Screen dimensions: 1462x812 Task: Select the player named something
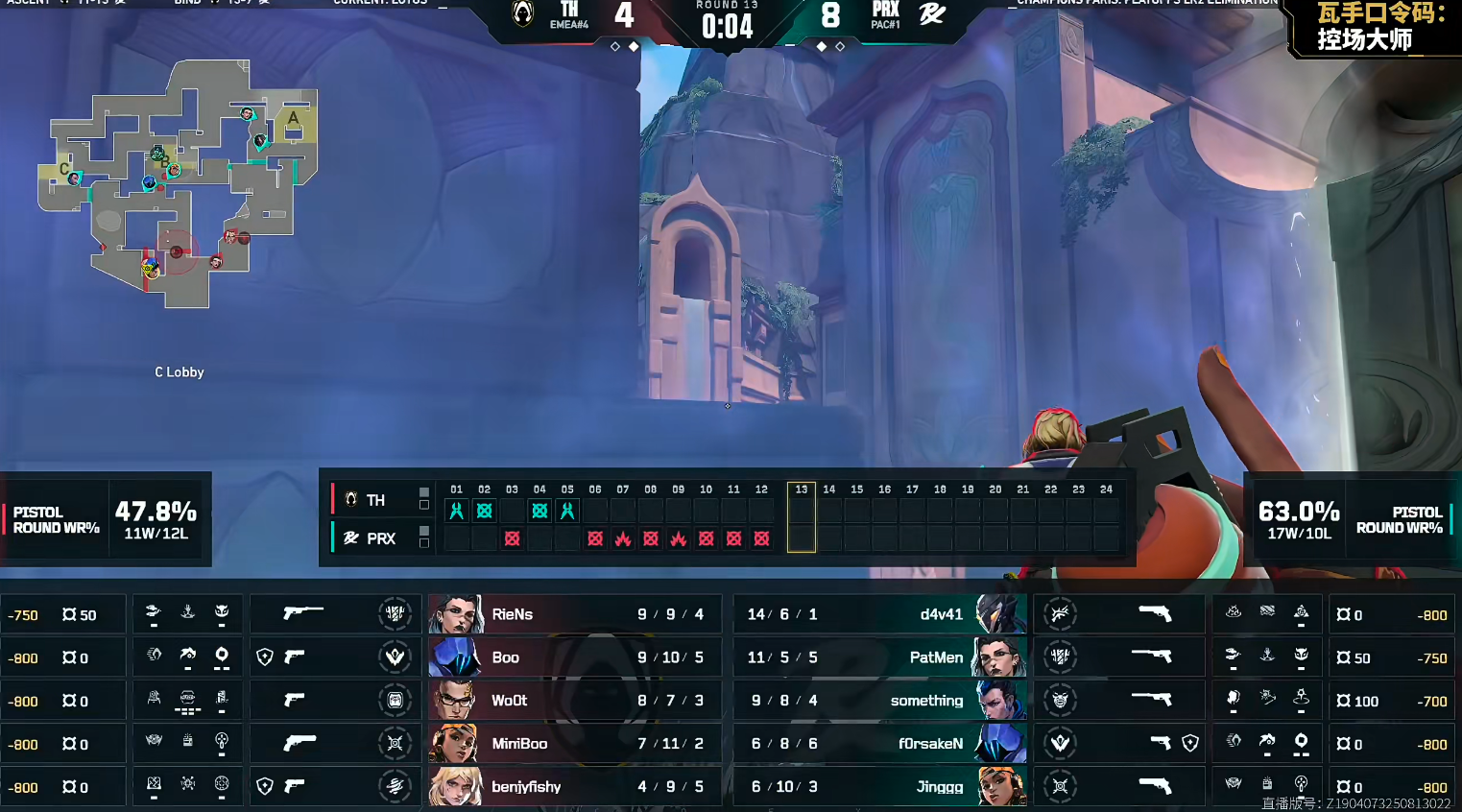(926, 701)
